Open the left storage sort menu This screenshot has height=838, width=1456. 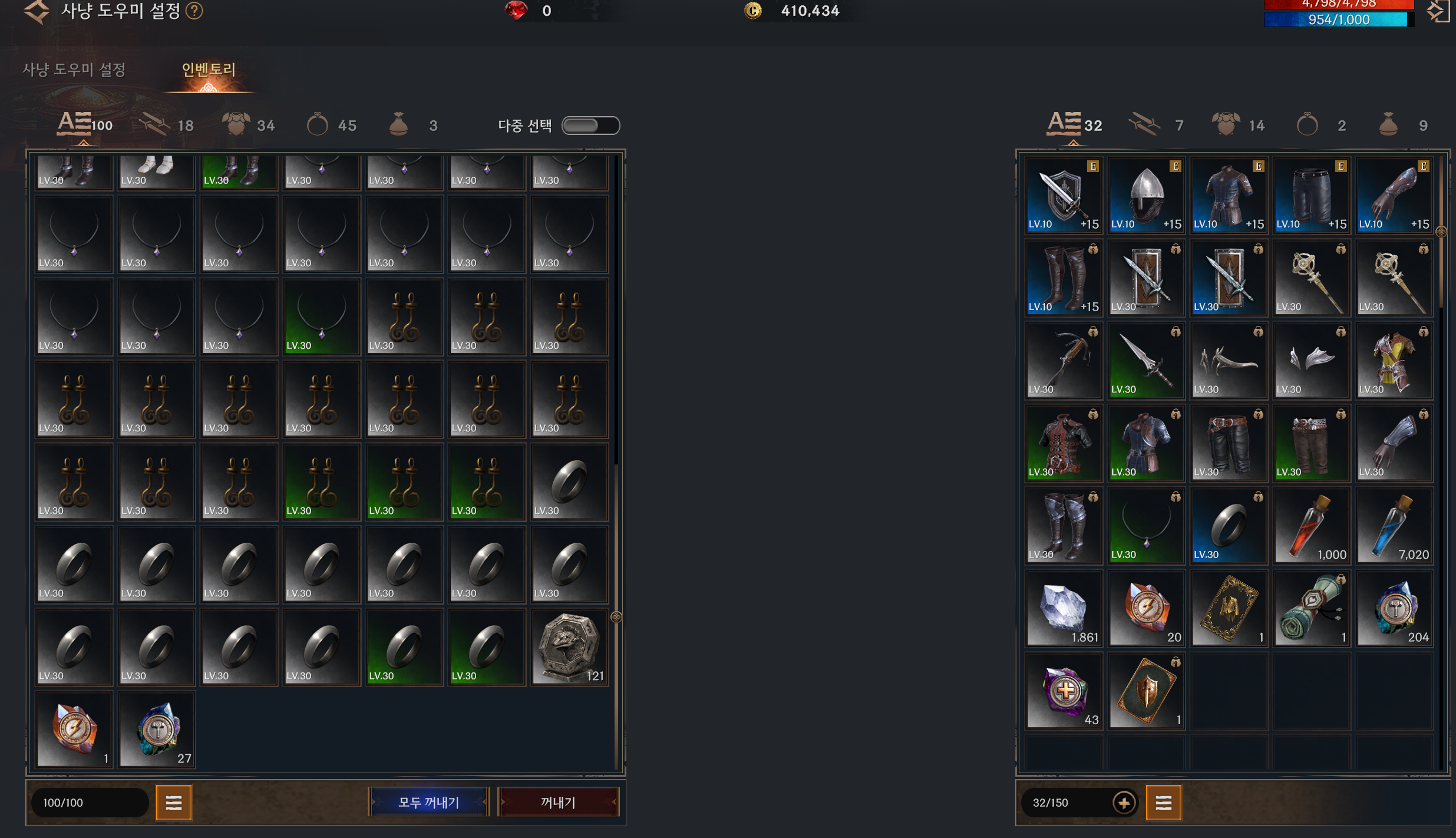coord(174,802)
